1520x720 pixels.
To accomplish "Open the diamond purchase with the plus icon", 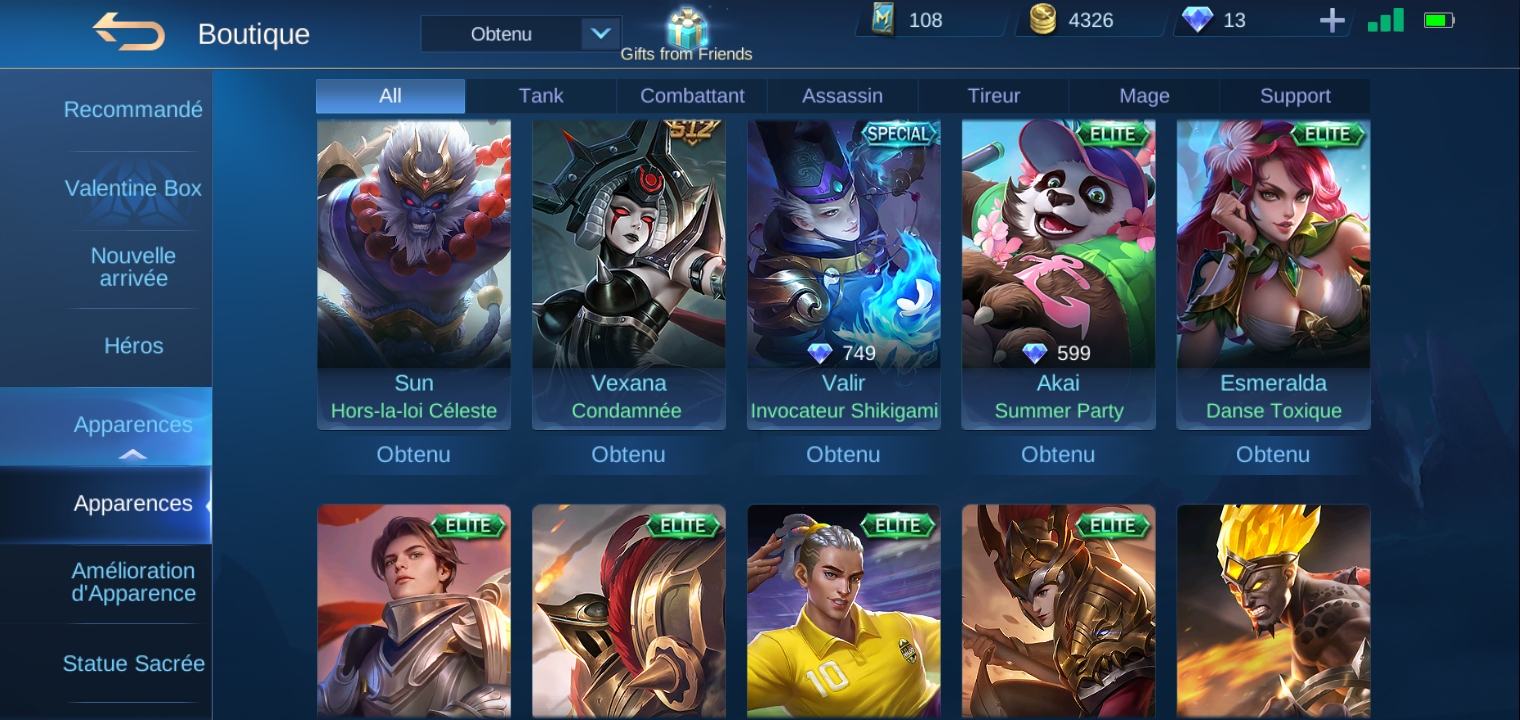I will tap(1332, 20).
